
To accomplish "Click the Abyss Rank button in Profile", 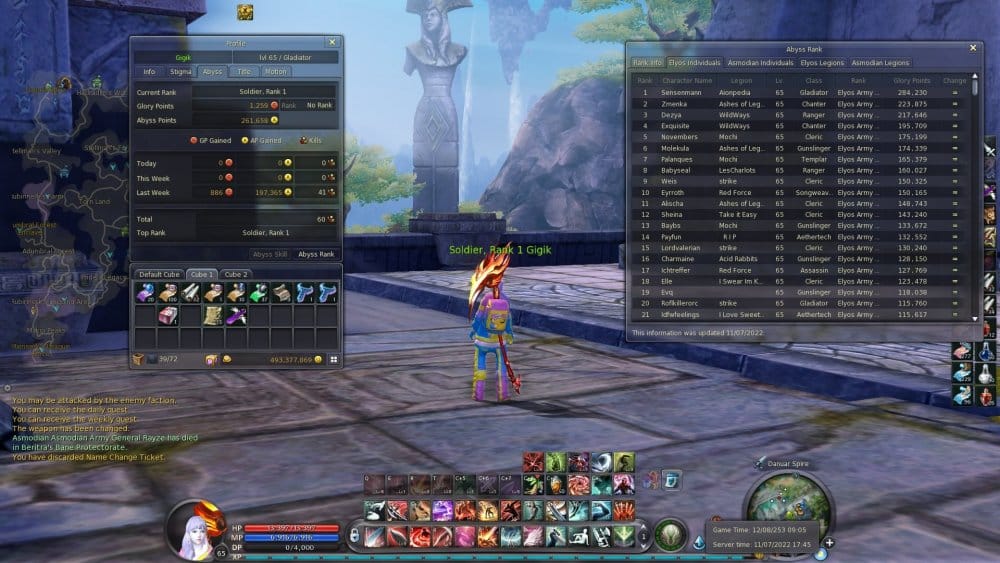I will (316, 254).
